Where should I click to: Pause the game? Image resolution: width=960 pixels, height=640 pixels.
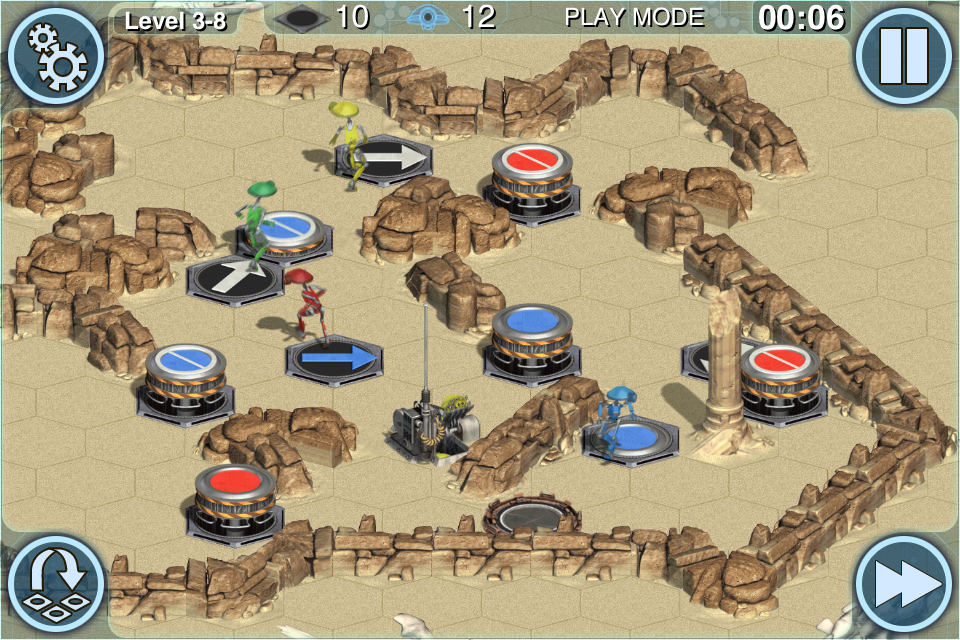click(904, 55)
